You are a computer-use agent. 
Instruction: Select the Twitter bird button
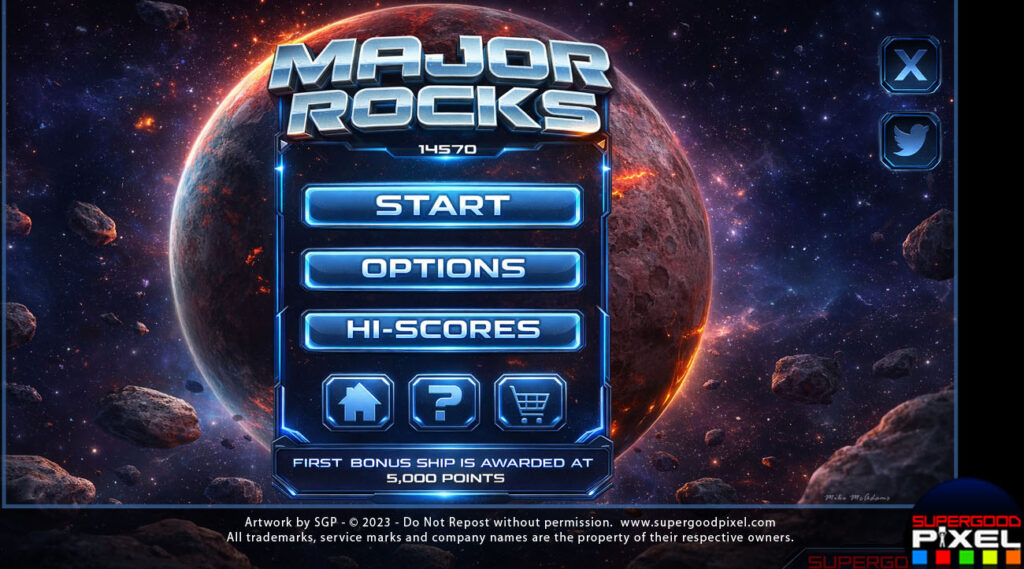pos(910,141)
